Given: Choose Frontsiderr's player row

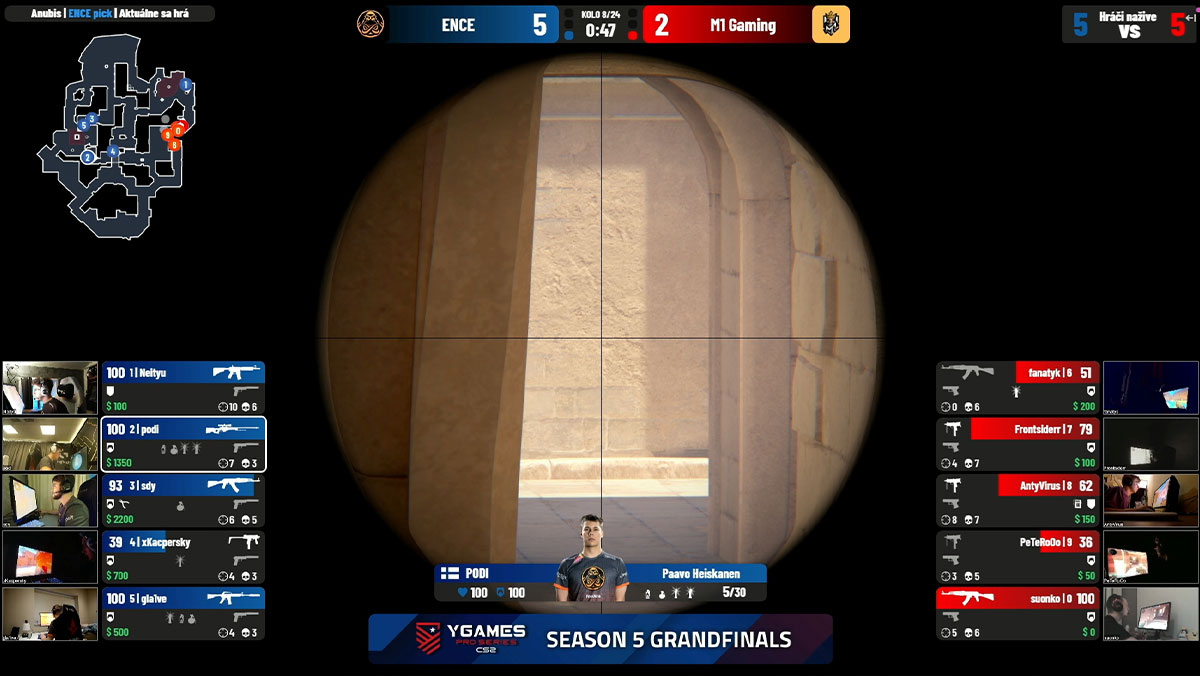Looking at the screenshot, I should [1017, 444].
